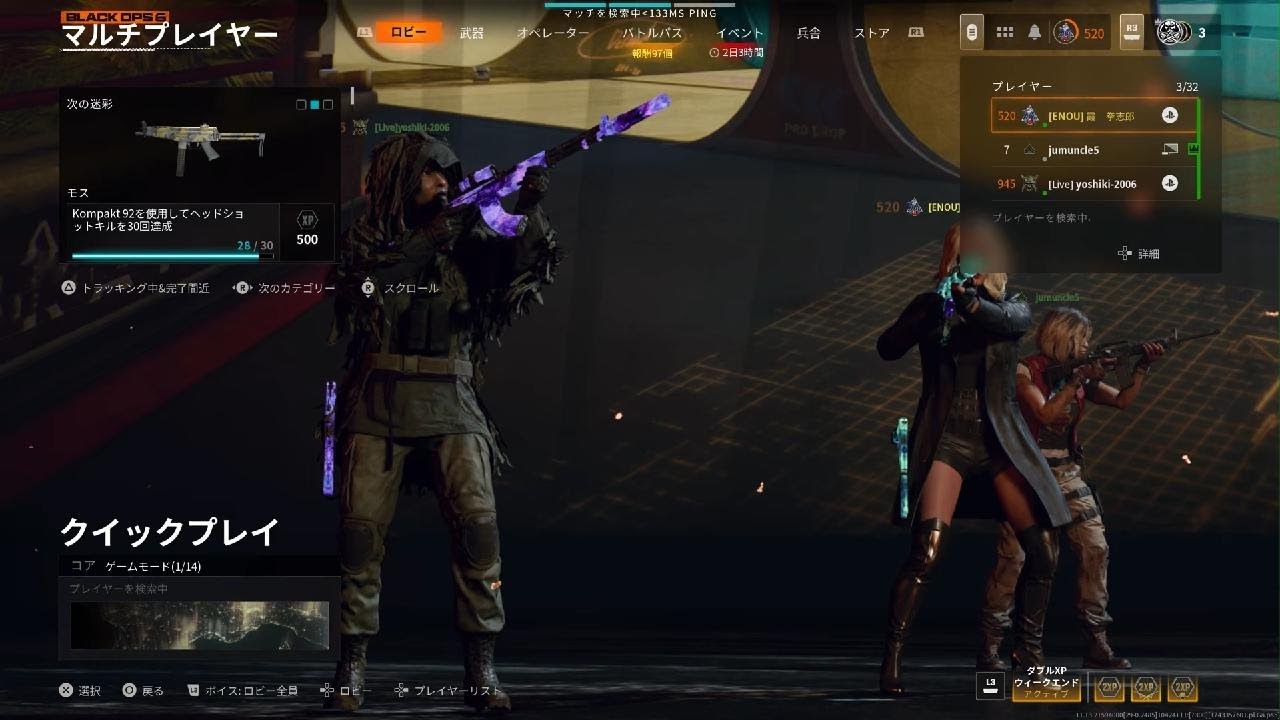The width and height of the screenshot is (1280, 720).
Task: Click the クイックプレイ map thumbnail
Action: point(200,624)
